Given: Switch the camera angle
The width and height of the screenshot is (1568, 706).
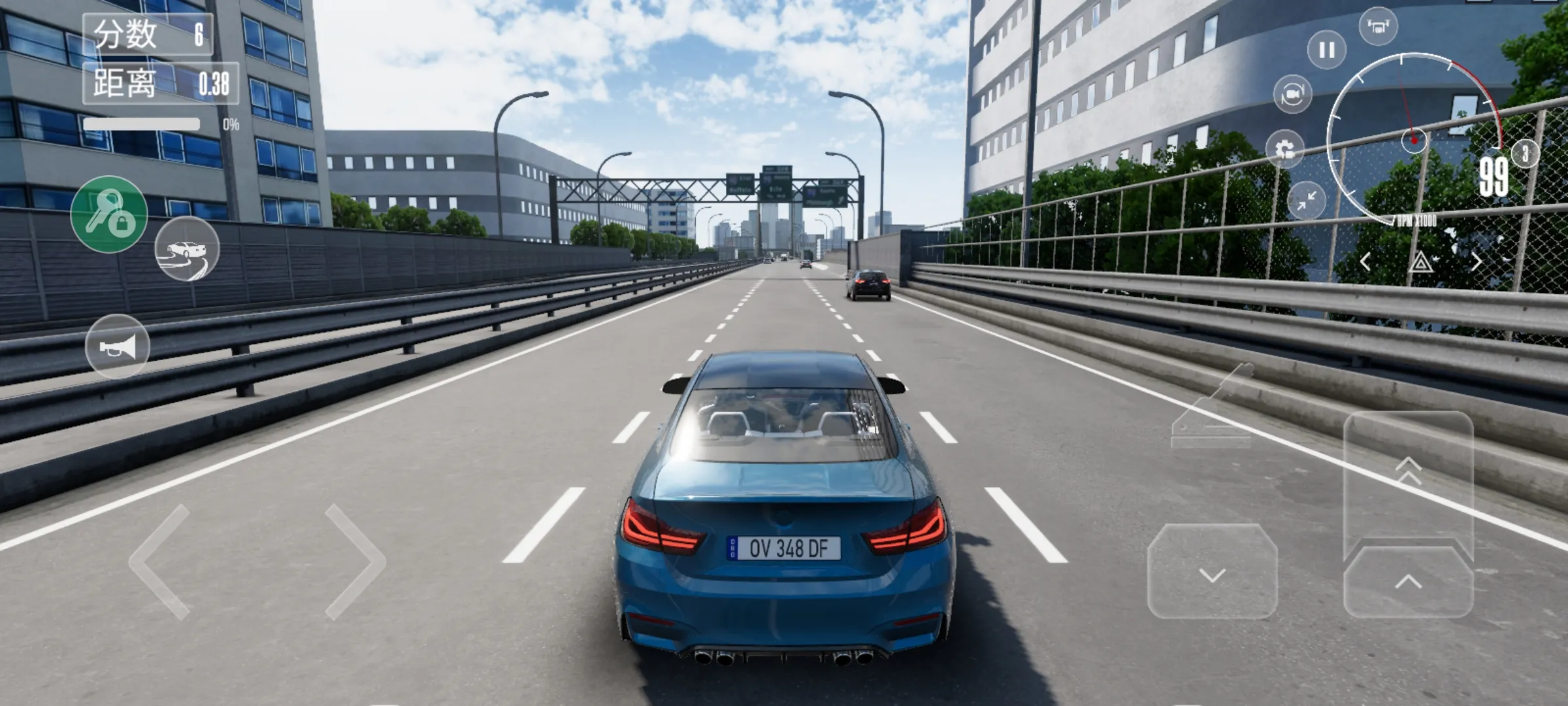Looking at the screenshot, I should pos(1292,95).
